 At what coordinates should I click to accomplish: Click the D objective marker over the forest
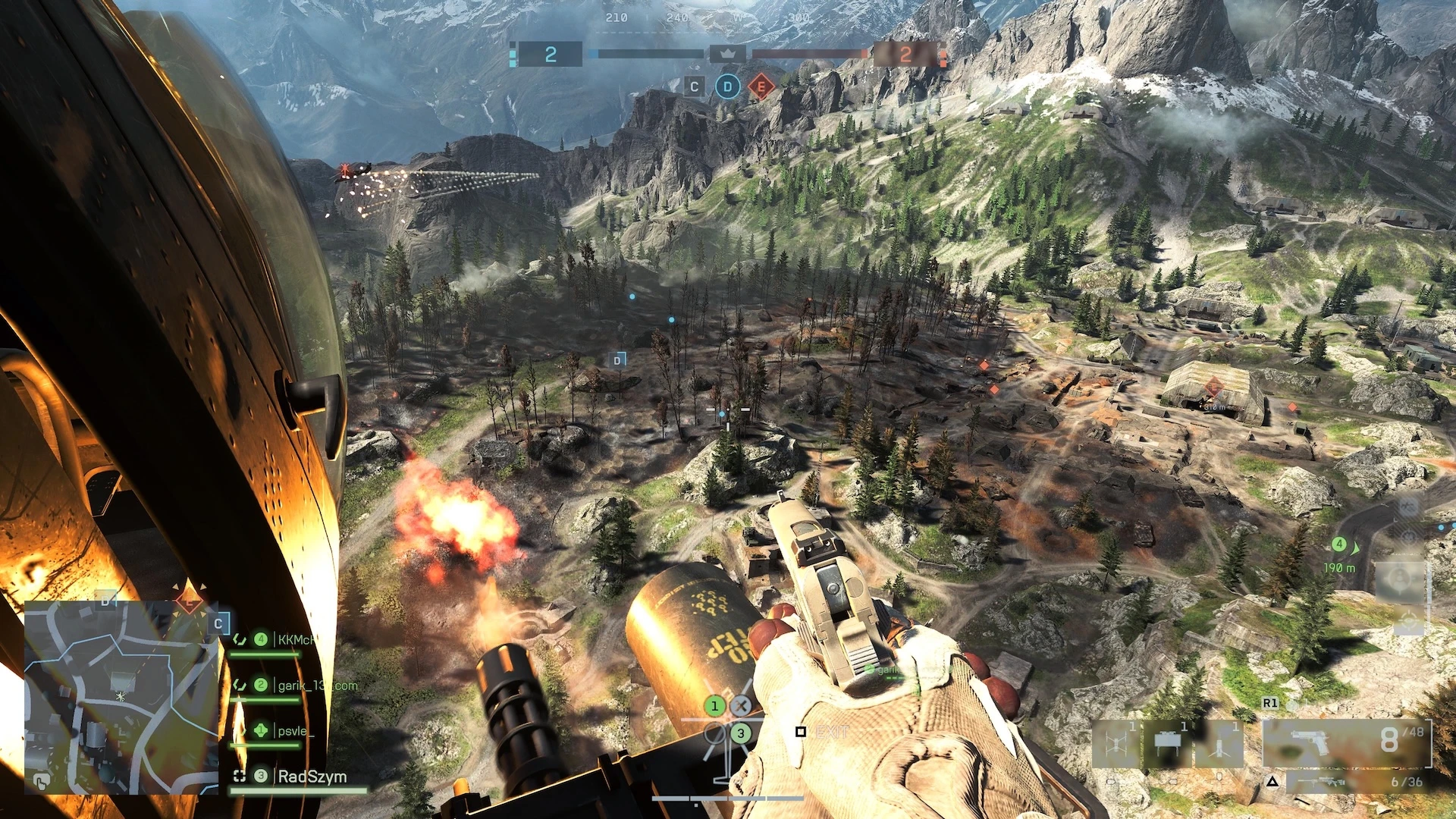click(618, 360)
